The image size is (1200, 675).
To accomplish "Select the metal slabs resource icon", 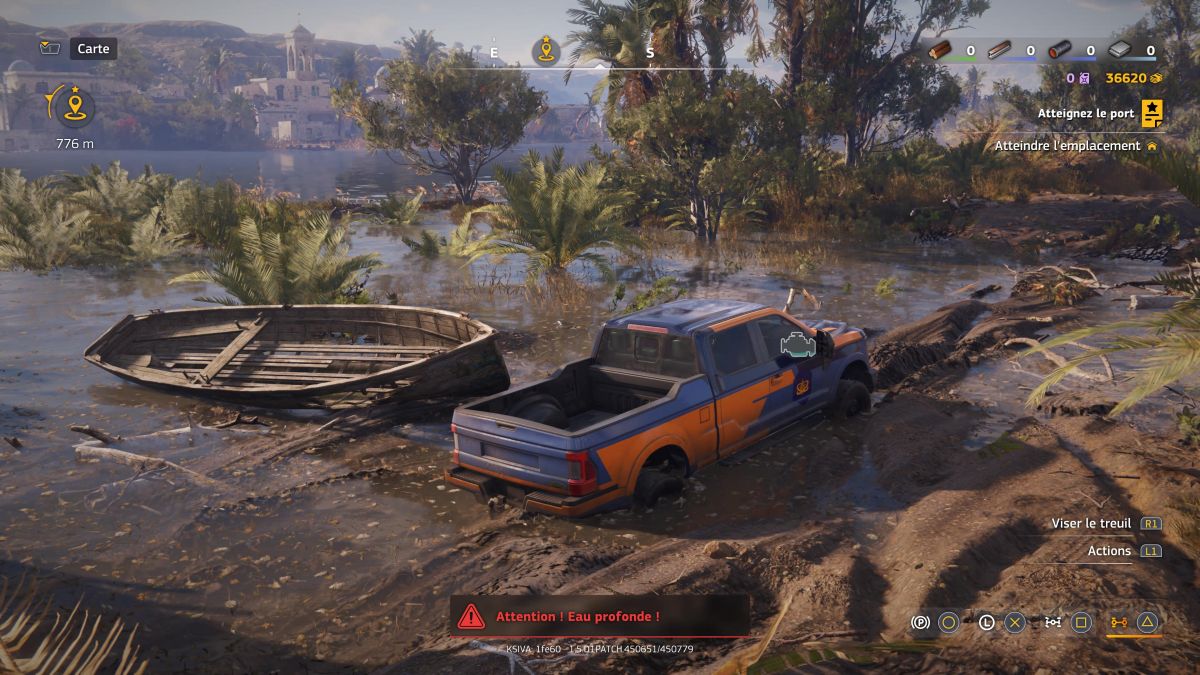I will point(1120,50).
